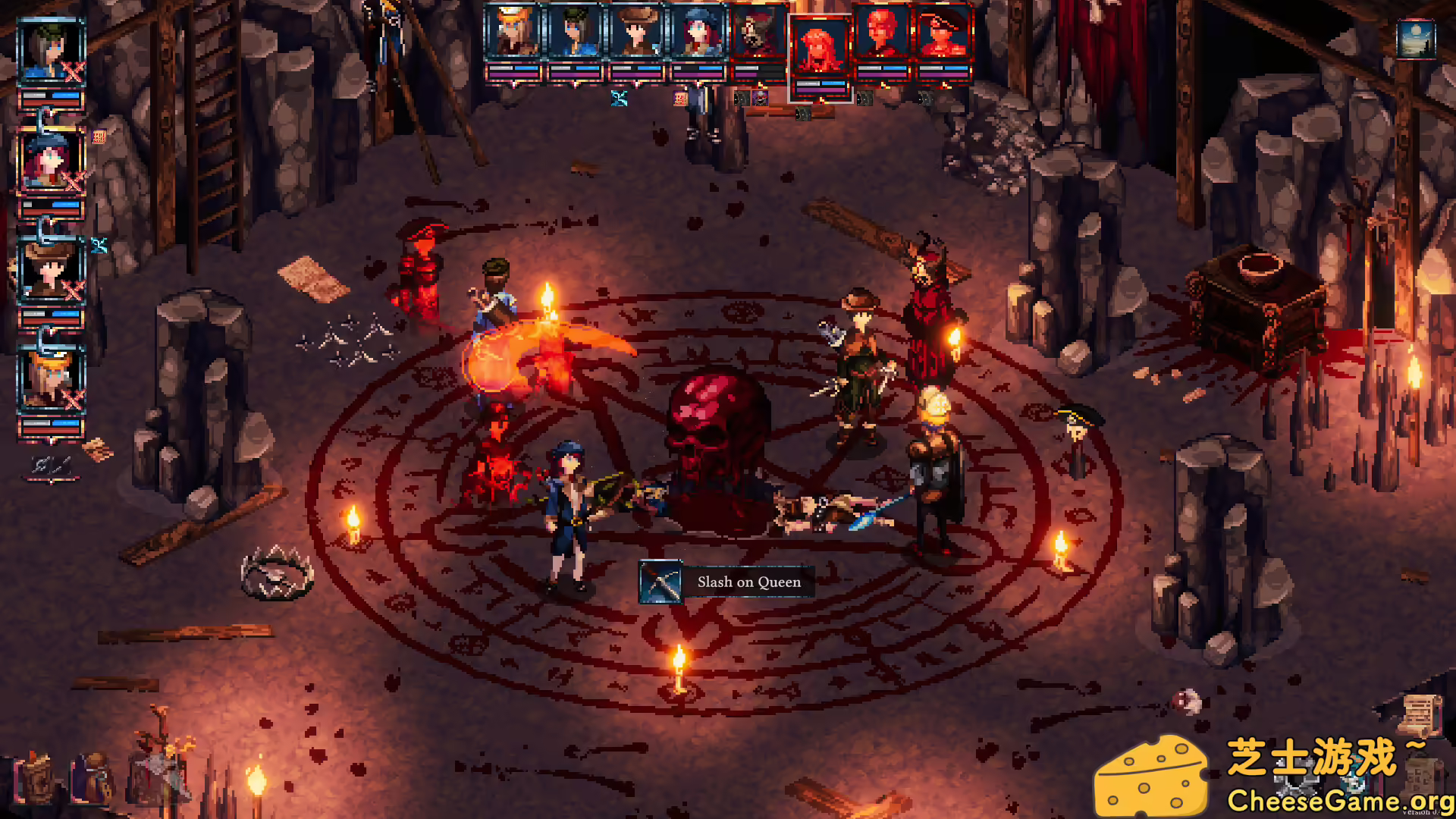Click the blue mana bar under the green-hat portrait

tap(588, 68)
